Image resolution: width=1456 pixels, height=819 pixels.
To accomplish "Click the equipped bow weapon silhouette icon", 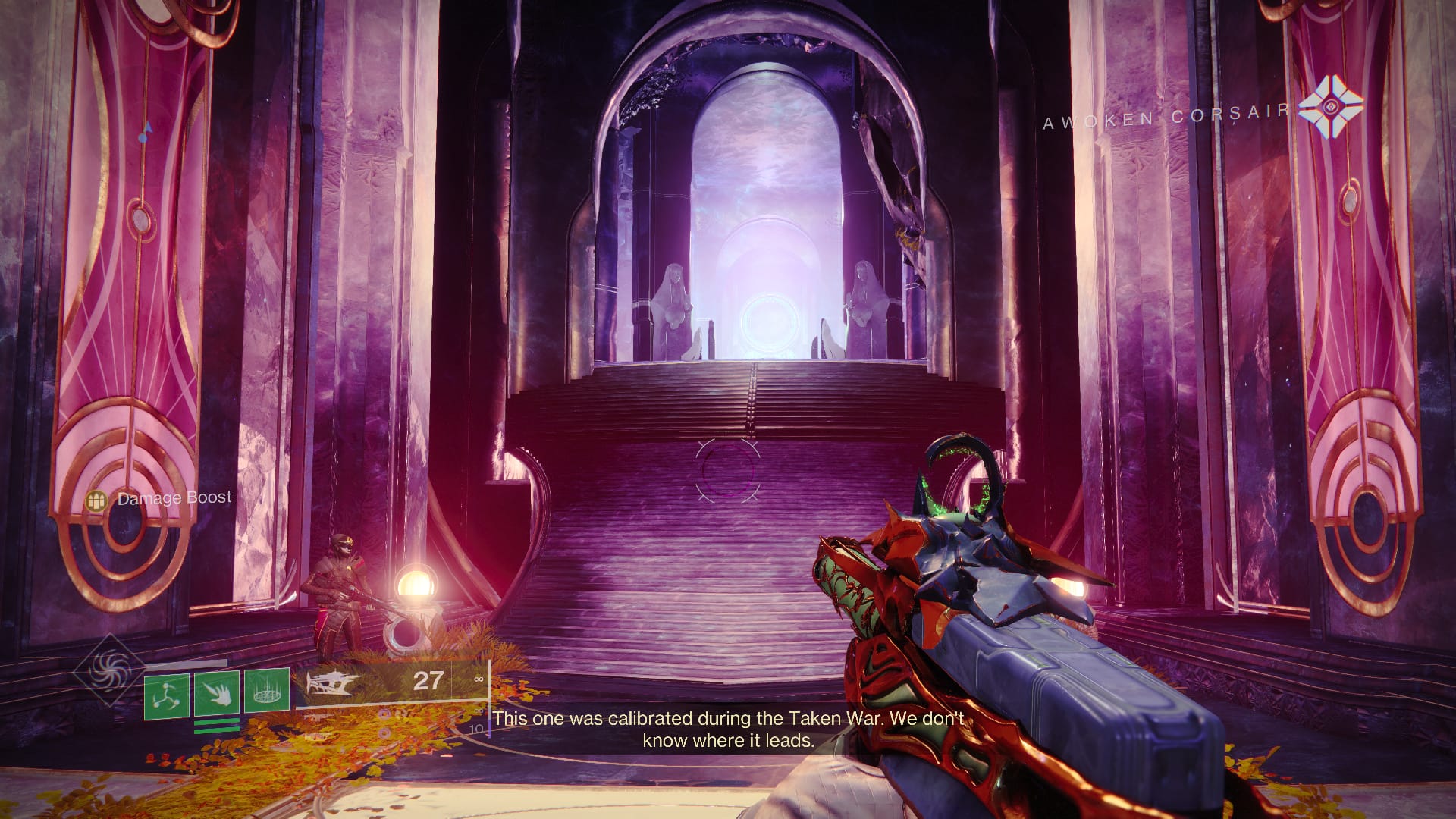I will (332, 684).
